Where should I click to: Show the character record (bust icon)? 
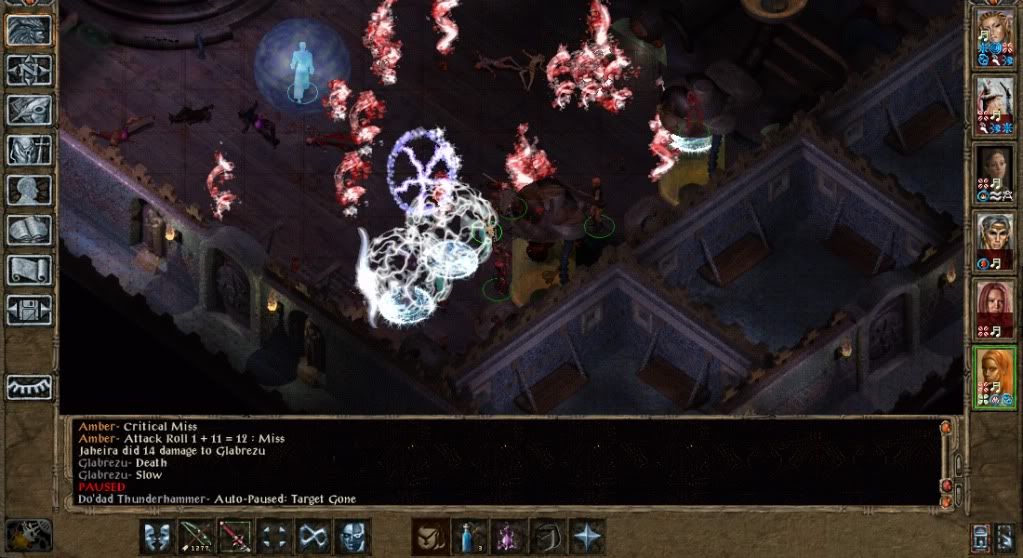[x=29, y=190]
